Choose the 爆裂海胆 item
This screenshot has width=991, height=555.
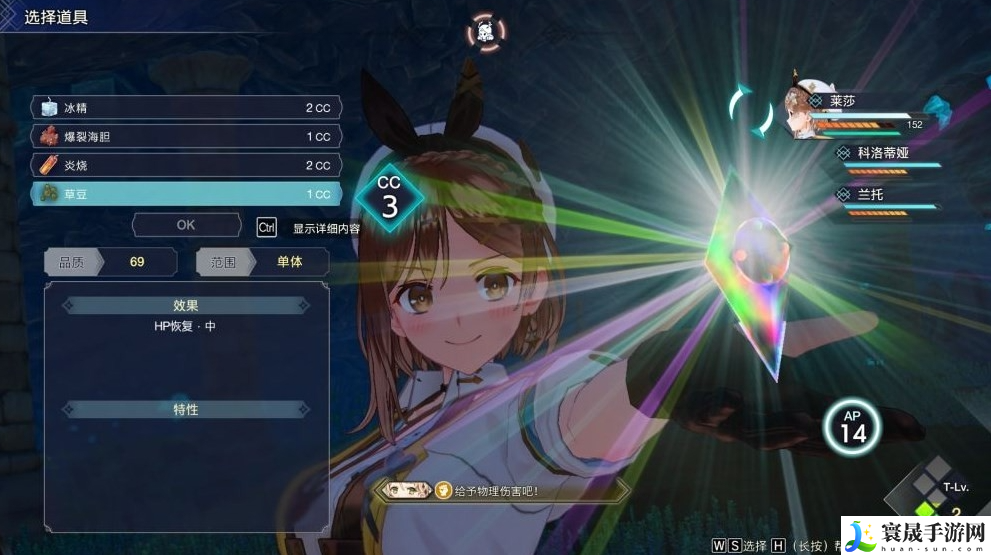click(187, 136)
